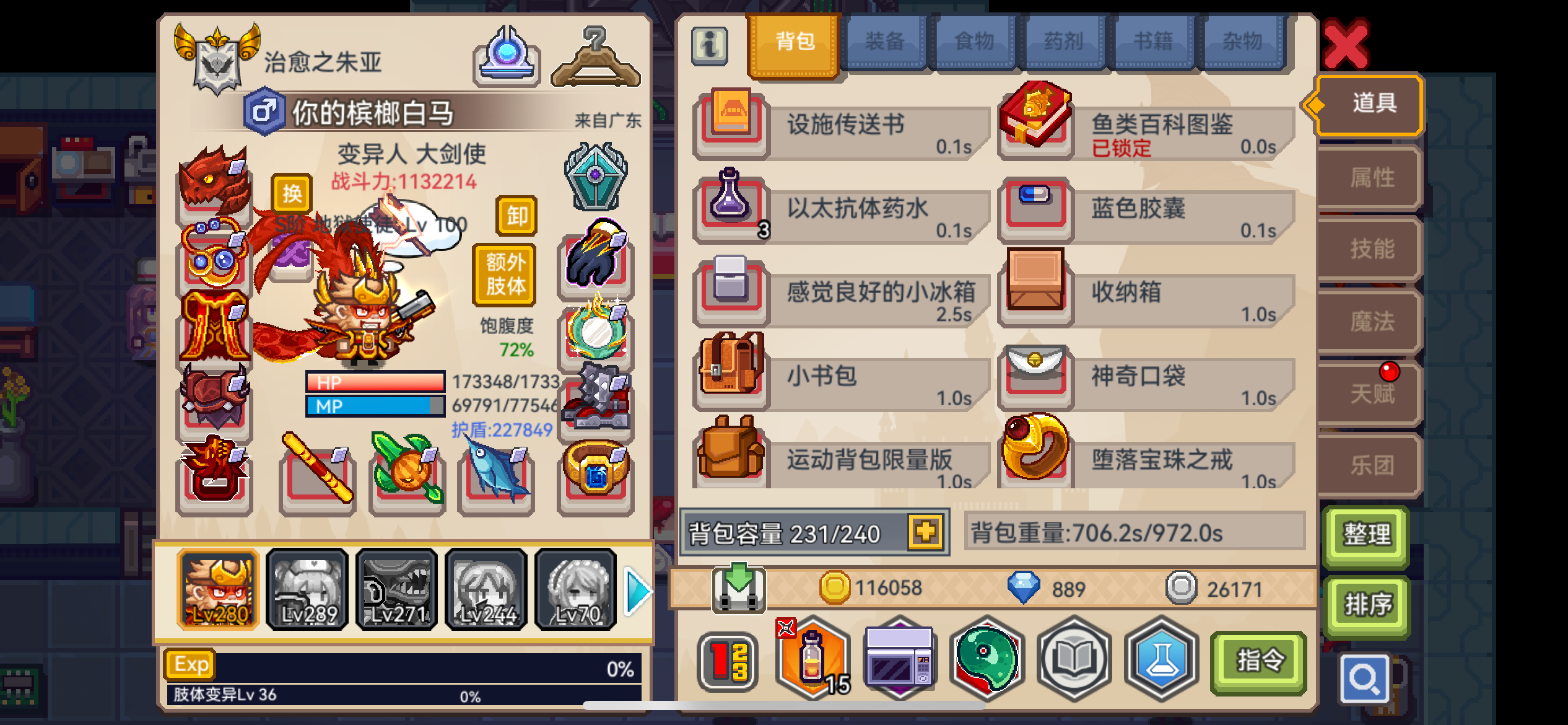
Task: Click the teleport portal icon above character
Action: coord(506,58)
